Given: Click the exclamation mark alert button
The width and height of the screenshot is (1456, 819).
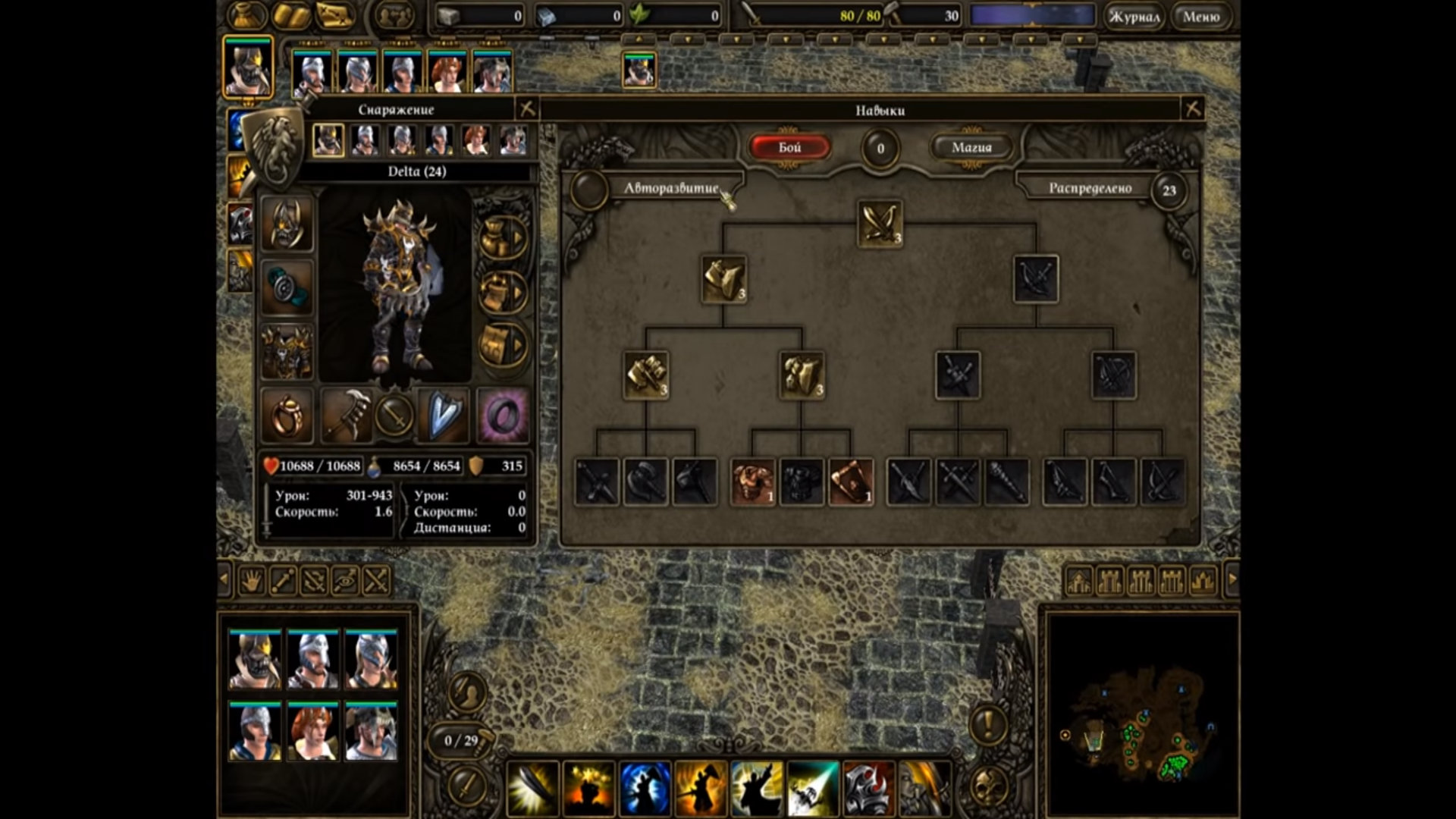Looking at the screenshot, I should tap(988, 724).
